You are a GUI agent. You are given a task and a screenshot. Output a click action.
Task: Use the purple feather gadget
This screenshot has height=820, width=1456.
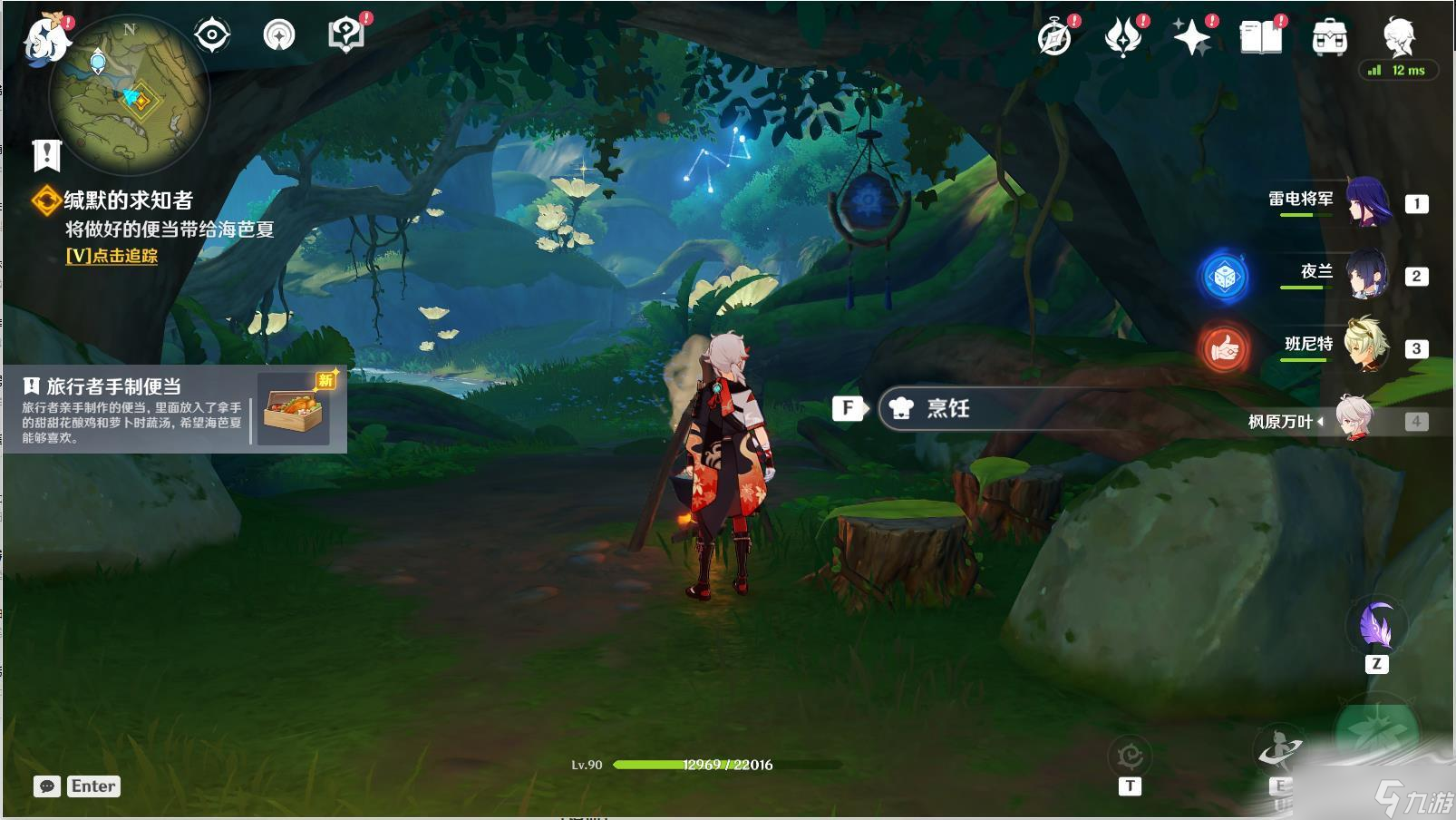[x=1376, y=625]
